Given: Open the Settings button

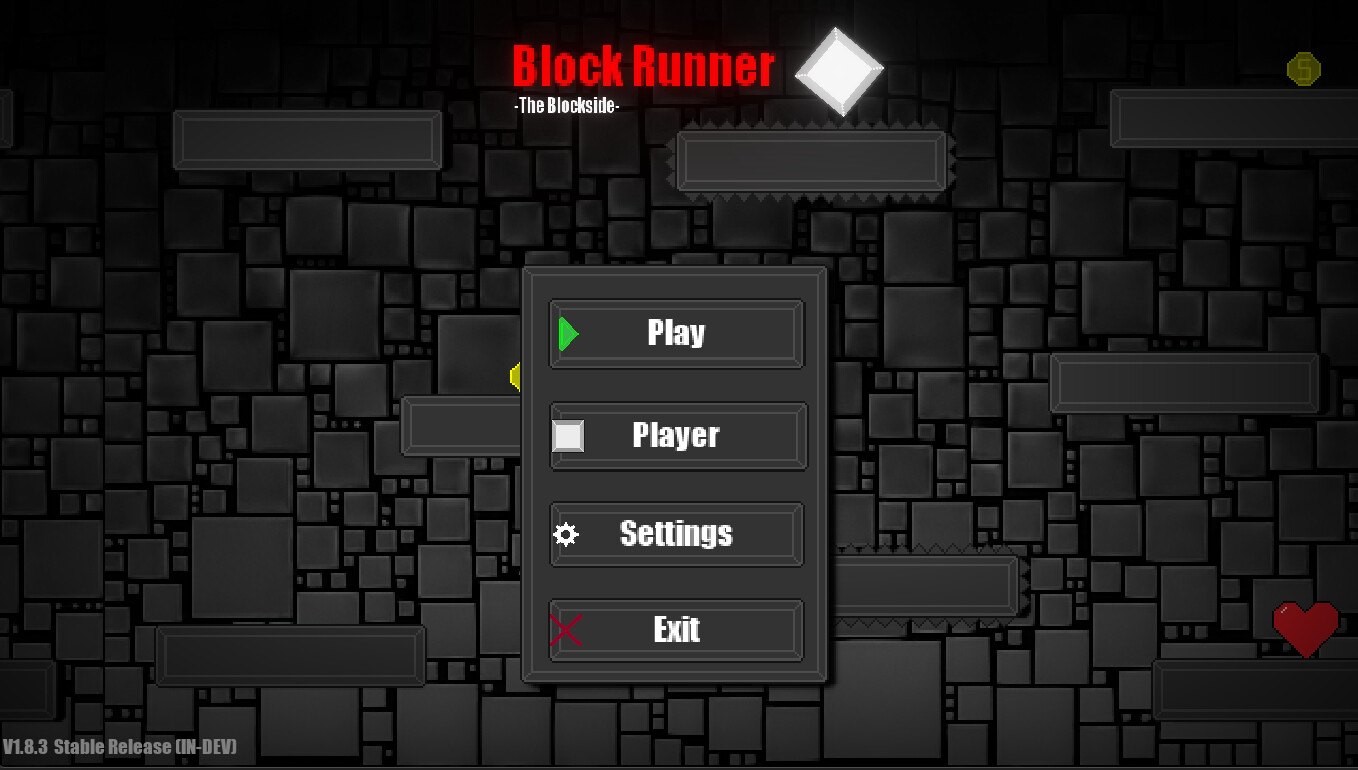Looking at the screenshot, I should [676, 534].
